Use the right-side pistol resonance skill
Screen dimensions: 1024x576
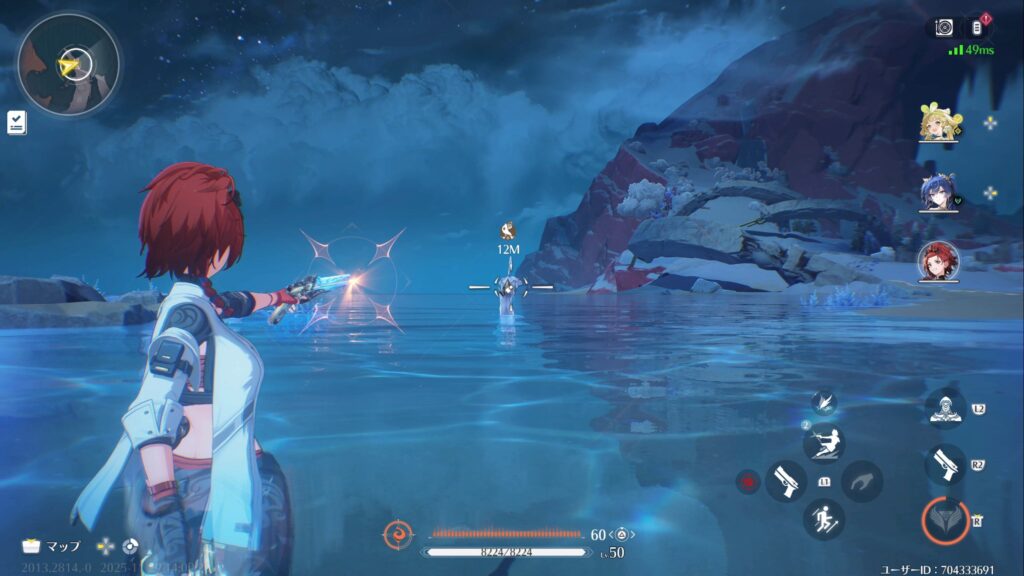pos(945,465)
